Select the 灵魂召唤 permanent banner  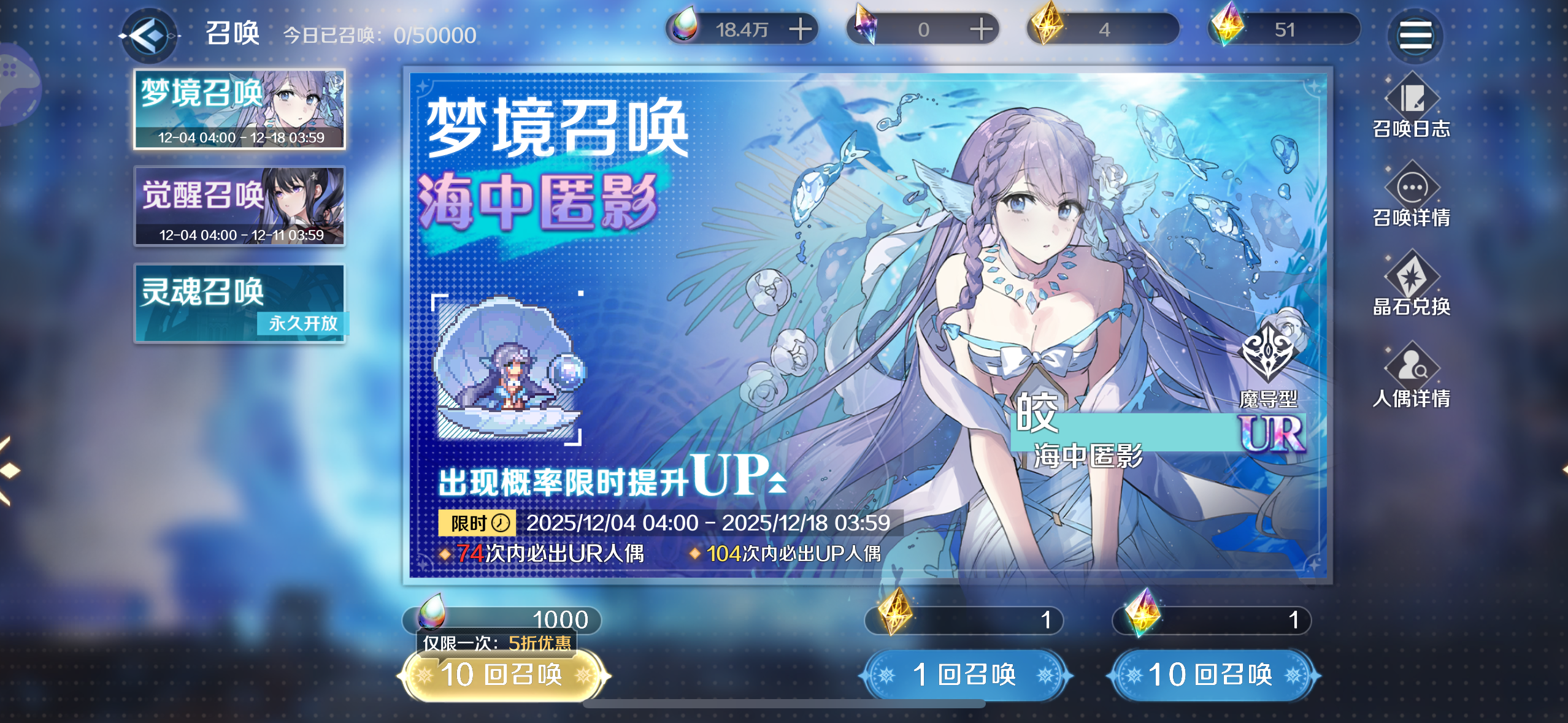point(240,302)
